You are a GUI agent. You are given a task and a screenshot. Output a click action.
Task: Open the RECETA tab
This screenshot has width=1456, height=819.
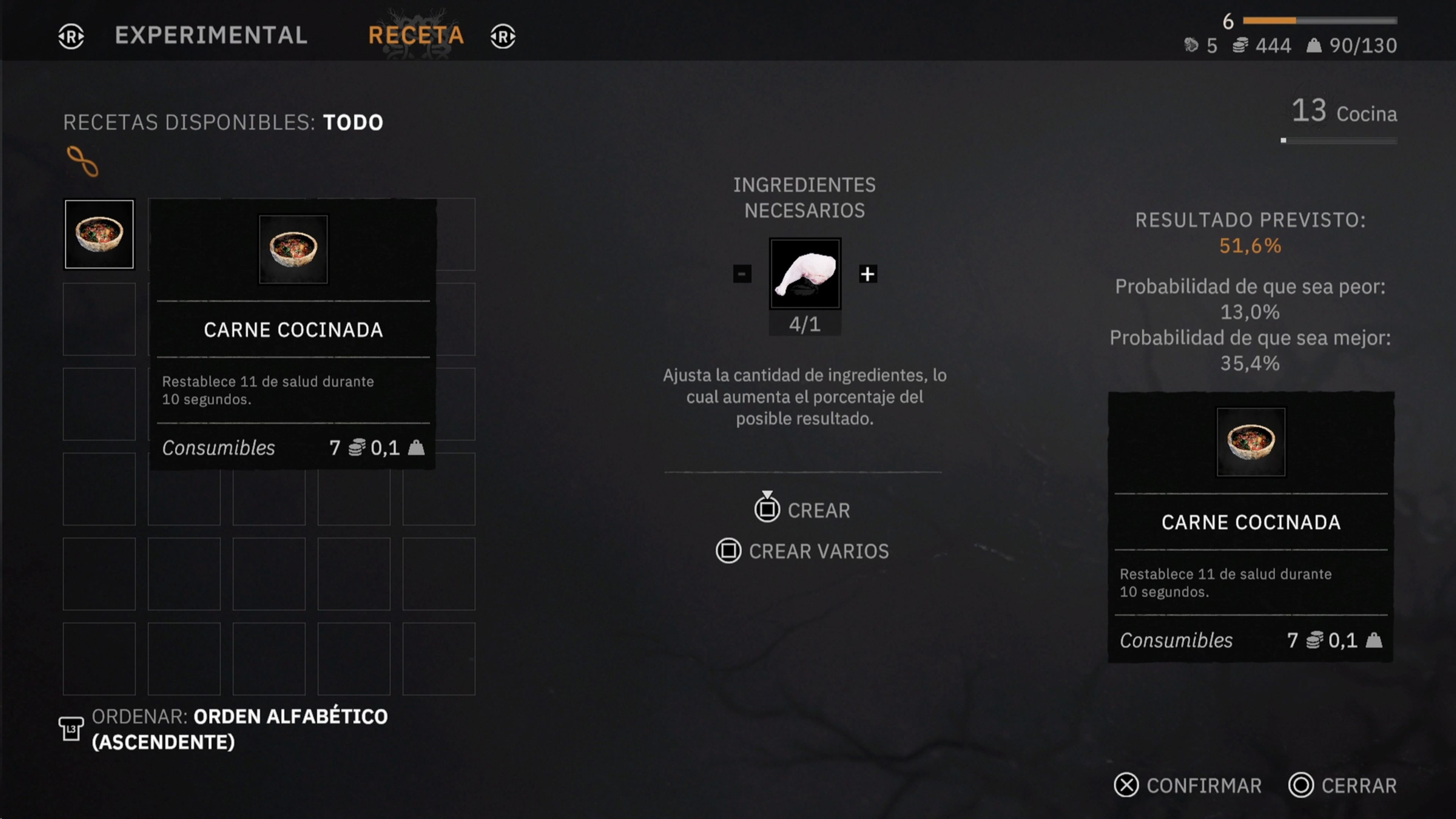pos(417,36)
